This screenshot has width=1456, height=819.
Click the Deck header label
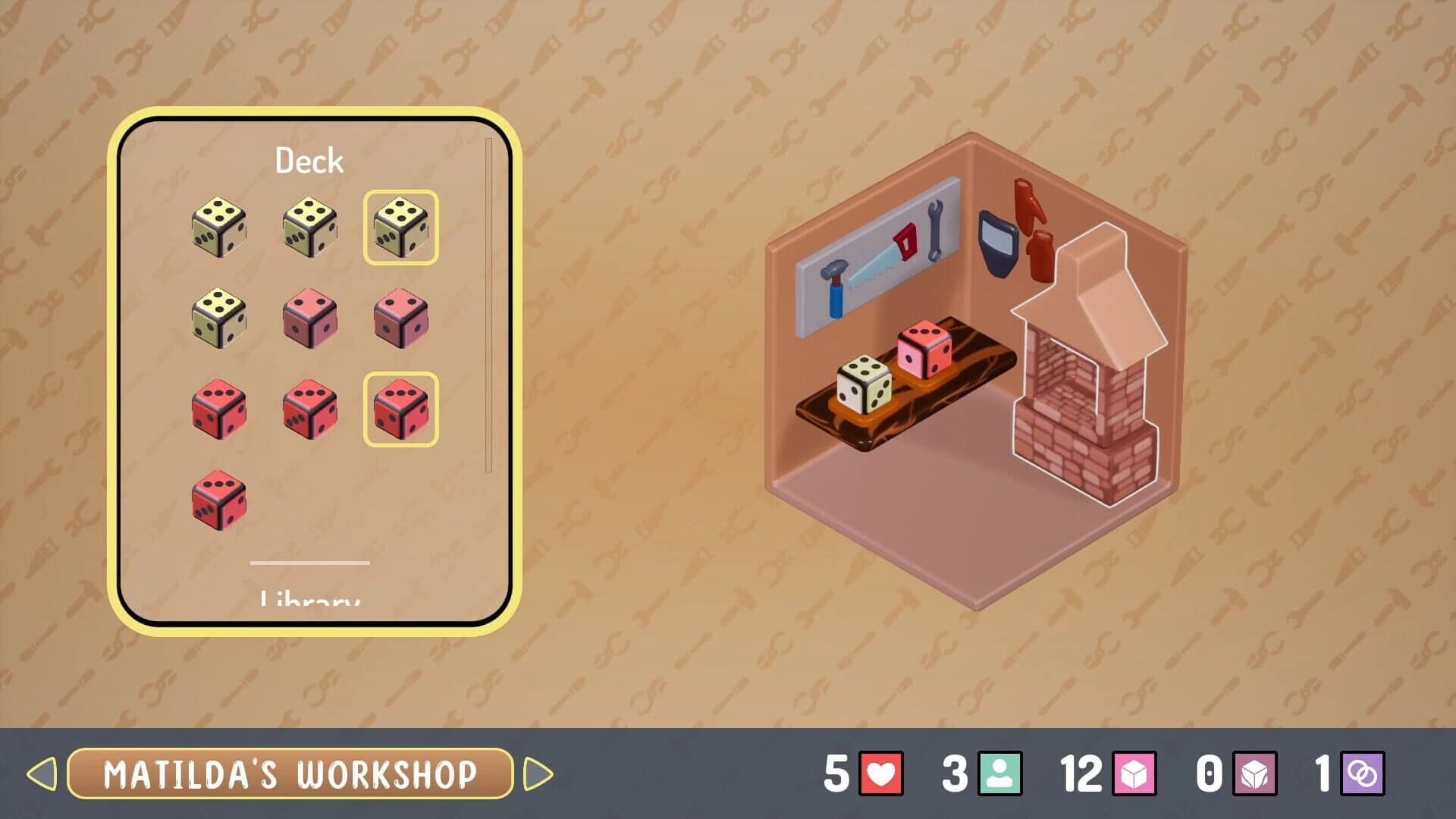point(309,160)
